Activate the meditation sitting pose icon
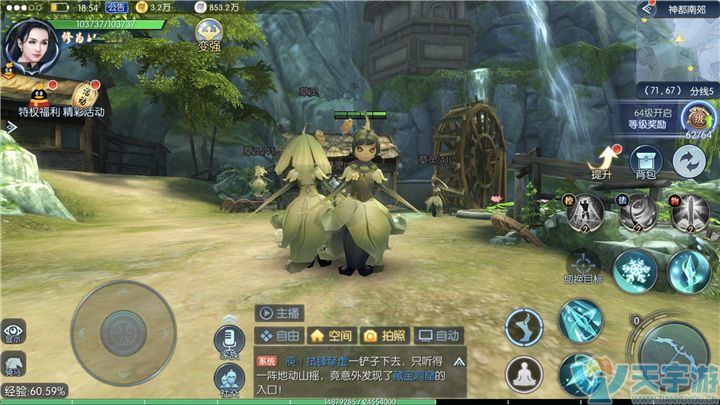Image resolution: width=720 pixels, height=405 pixels. point(523,377)
